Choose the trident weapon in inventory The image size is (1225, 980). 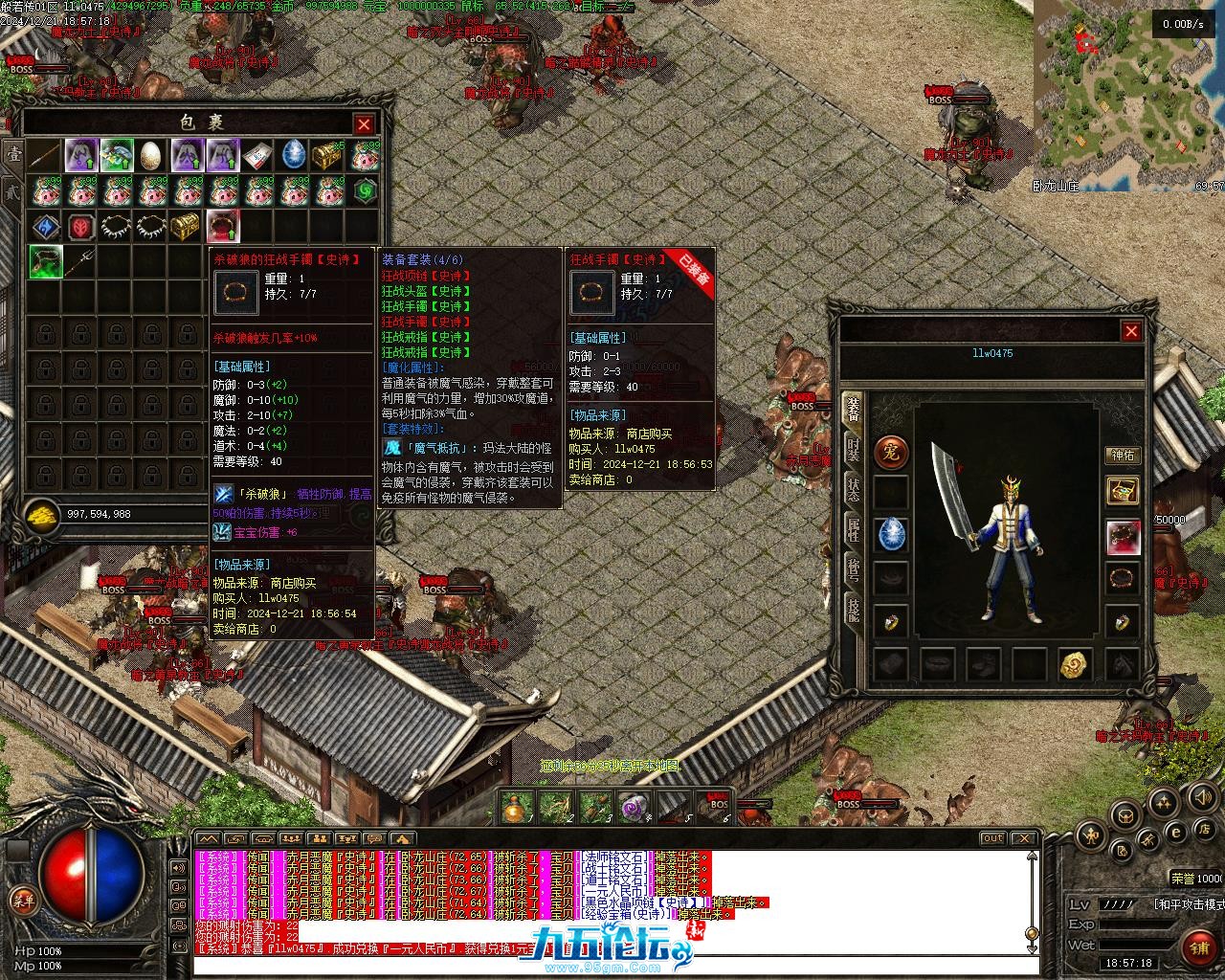[x=81, y=260]
